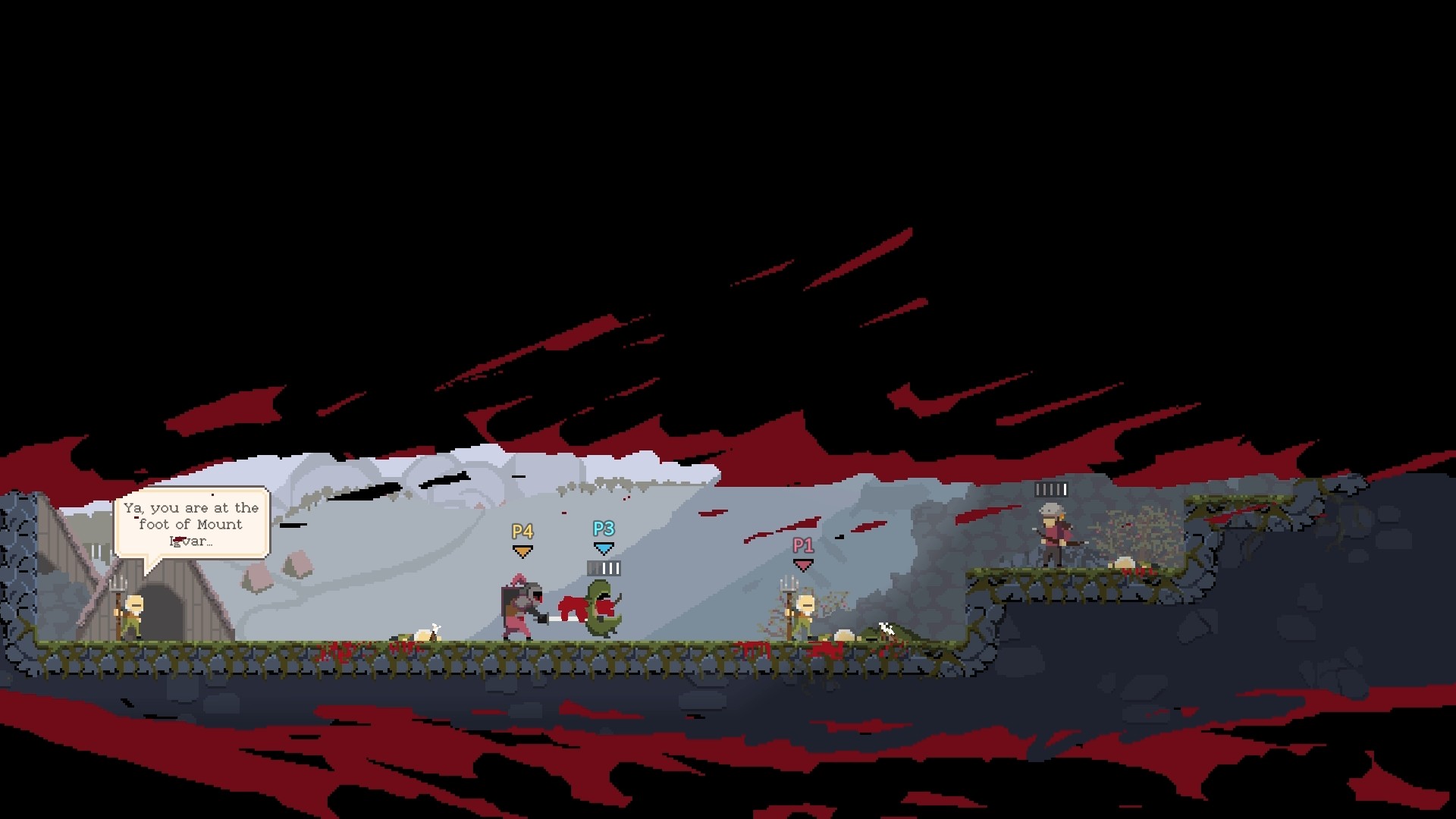Select the P1 pink player marker

804,544
